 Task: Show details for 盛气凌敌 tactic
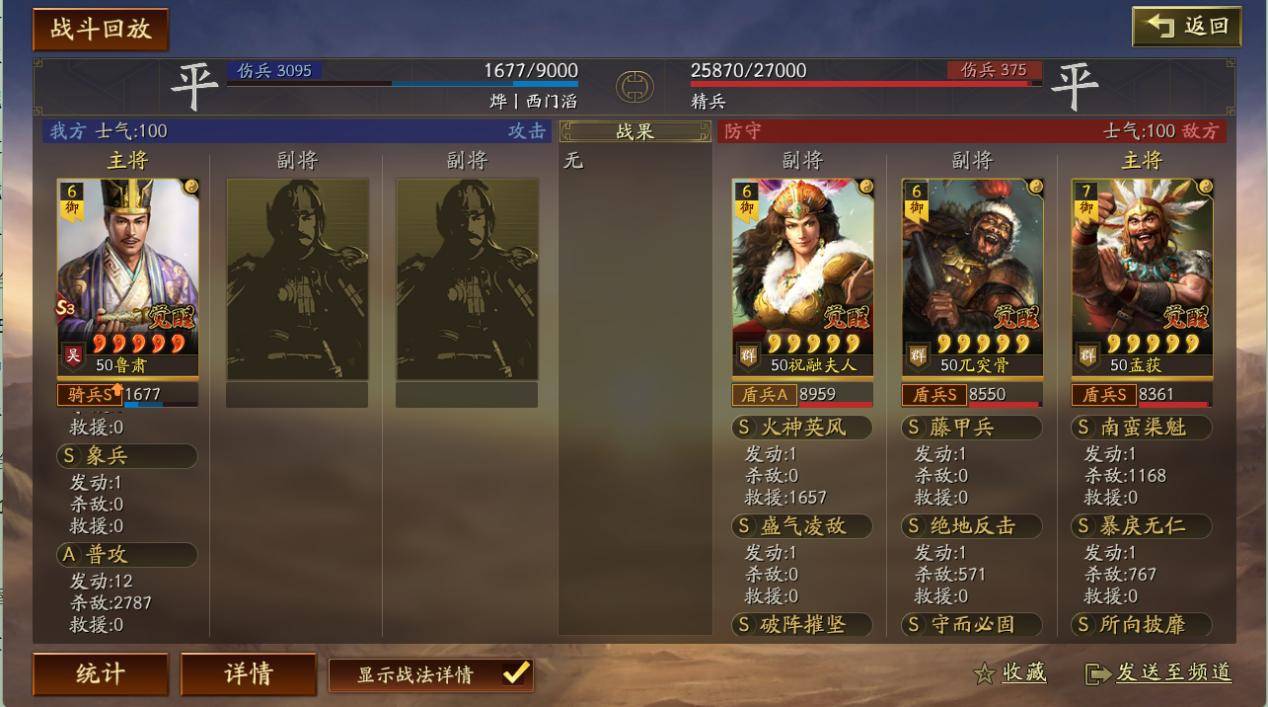[x=802, y=526]
